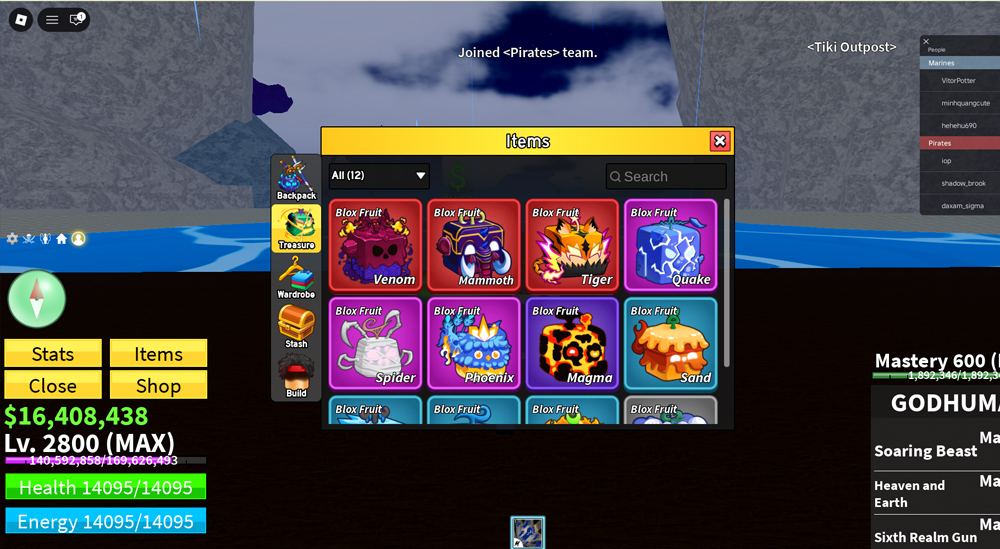This screenshot has width=1000, height=549.
Task: Choose the Mammoth Blox Fruit
Action: click(x=474, y=245)
